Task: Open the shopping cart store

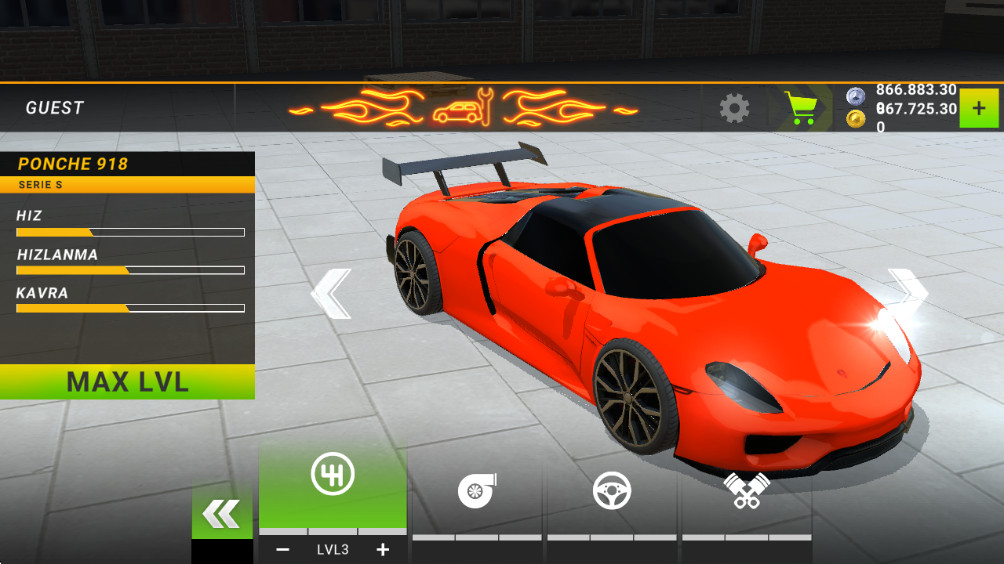Action: [801, 108]
